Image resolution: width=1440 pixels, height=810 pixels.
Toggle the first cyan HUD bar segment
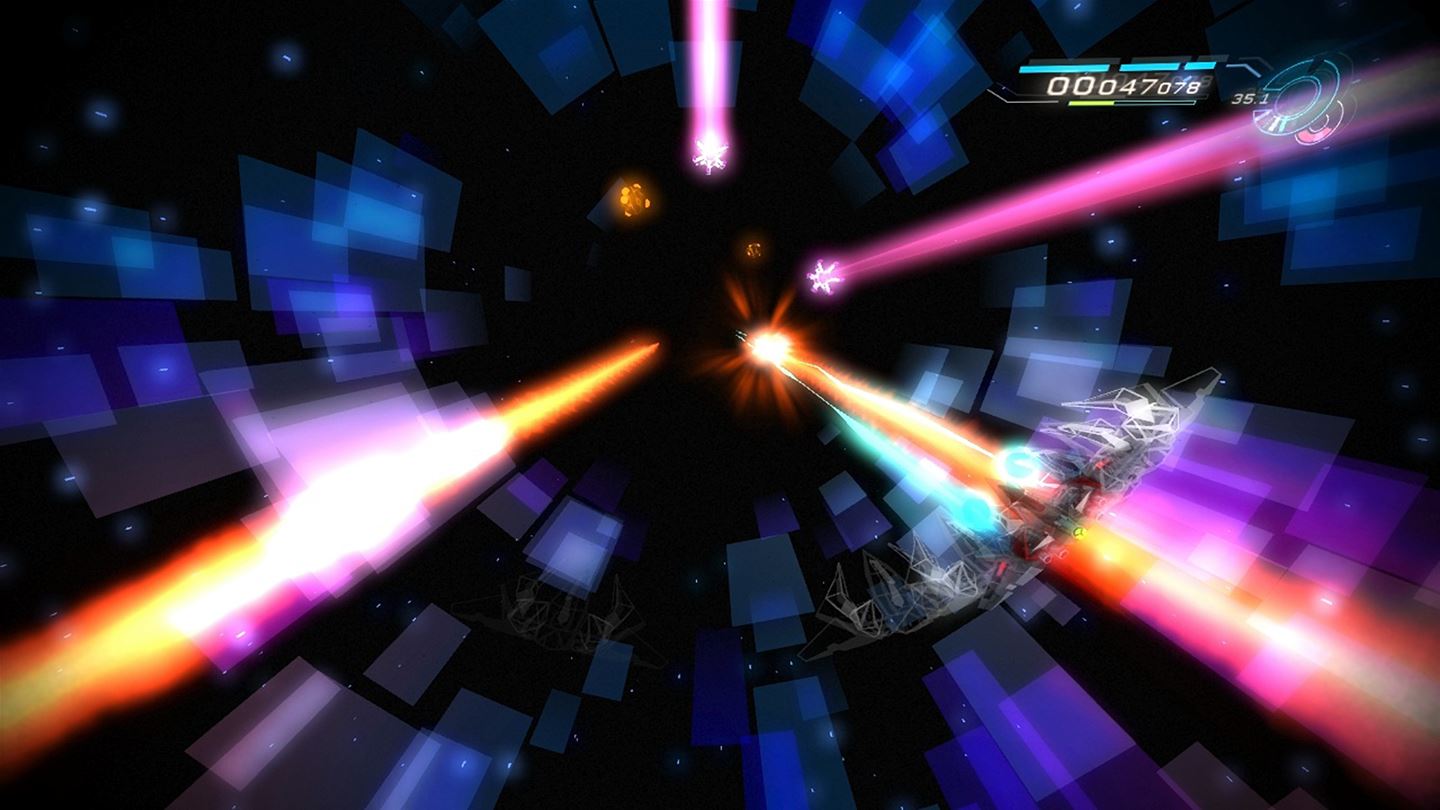tap(1065, 68)
